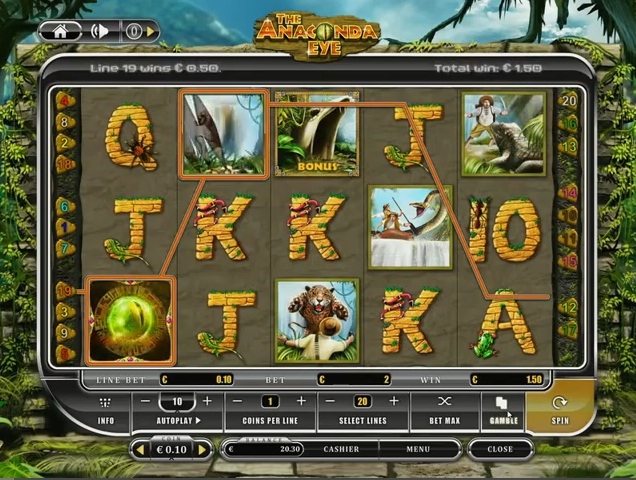Viewport: 636px width, 480px height.
Task: Open the Info paytable
Action: 106,409
